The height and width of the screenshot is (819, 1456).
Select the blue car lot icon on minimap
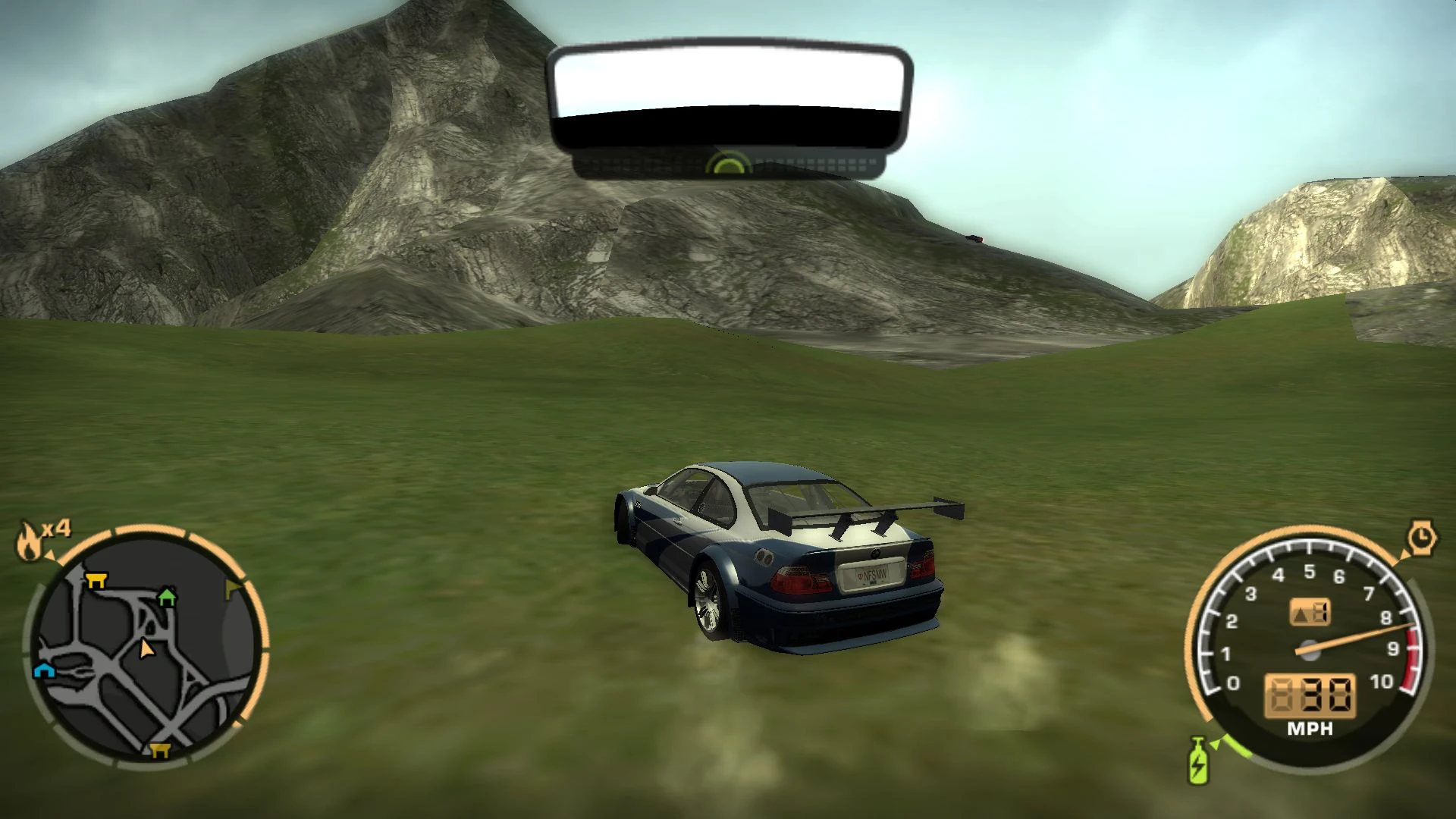[x=44, y=671]
